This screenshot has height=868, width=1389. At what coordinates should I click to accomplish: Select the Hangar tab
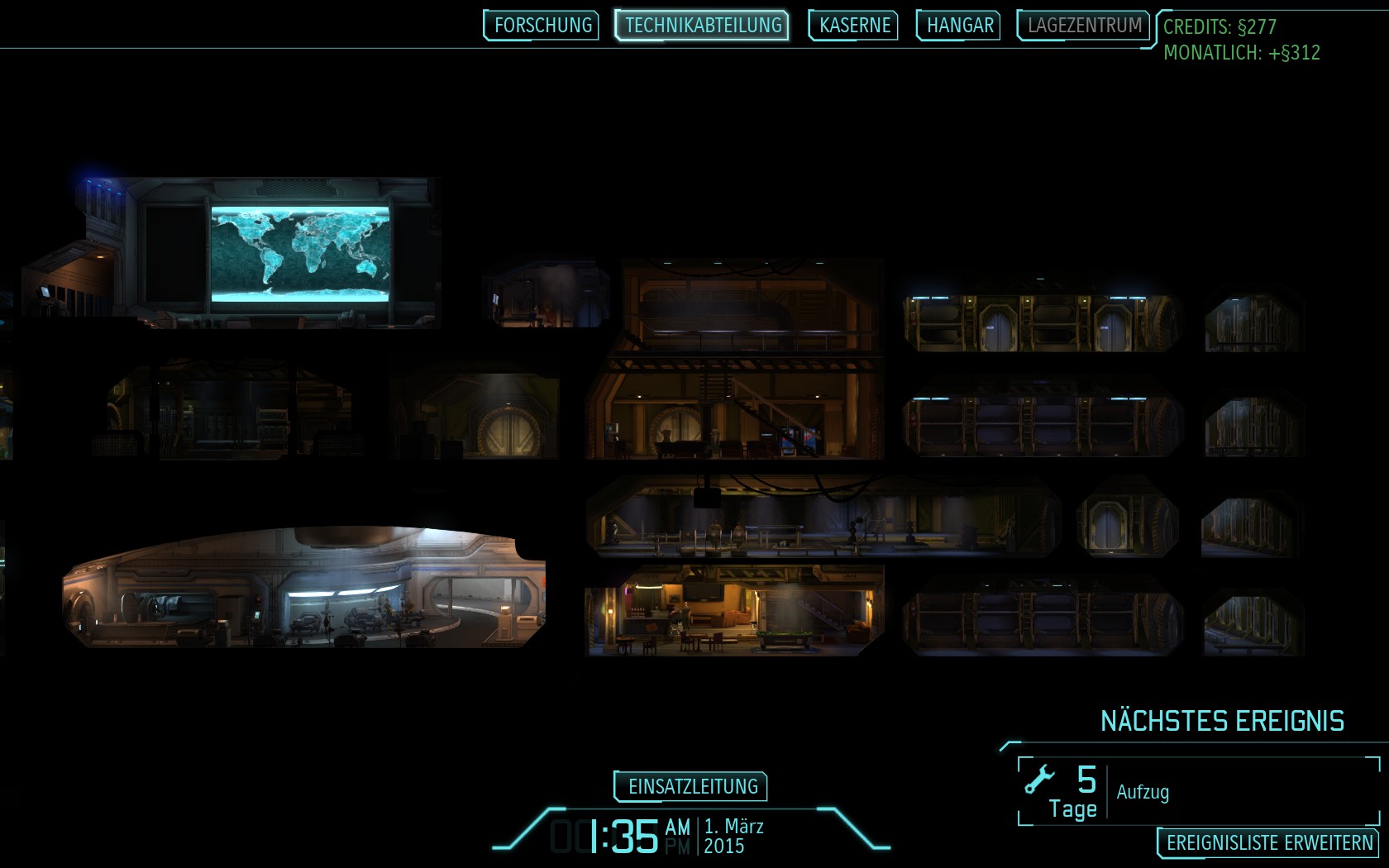[959, 26]
